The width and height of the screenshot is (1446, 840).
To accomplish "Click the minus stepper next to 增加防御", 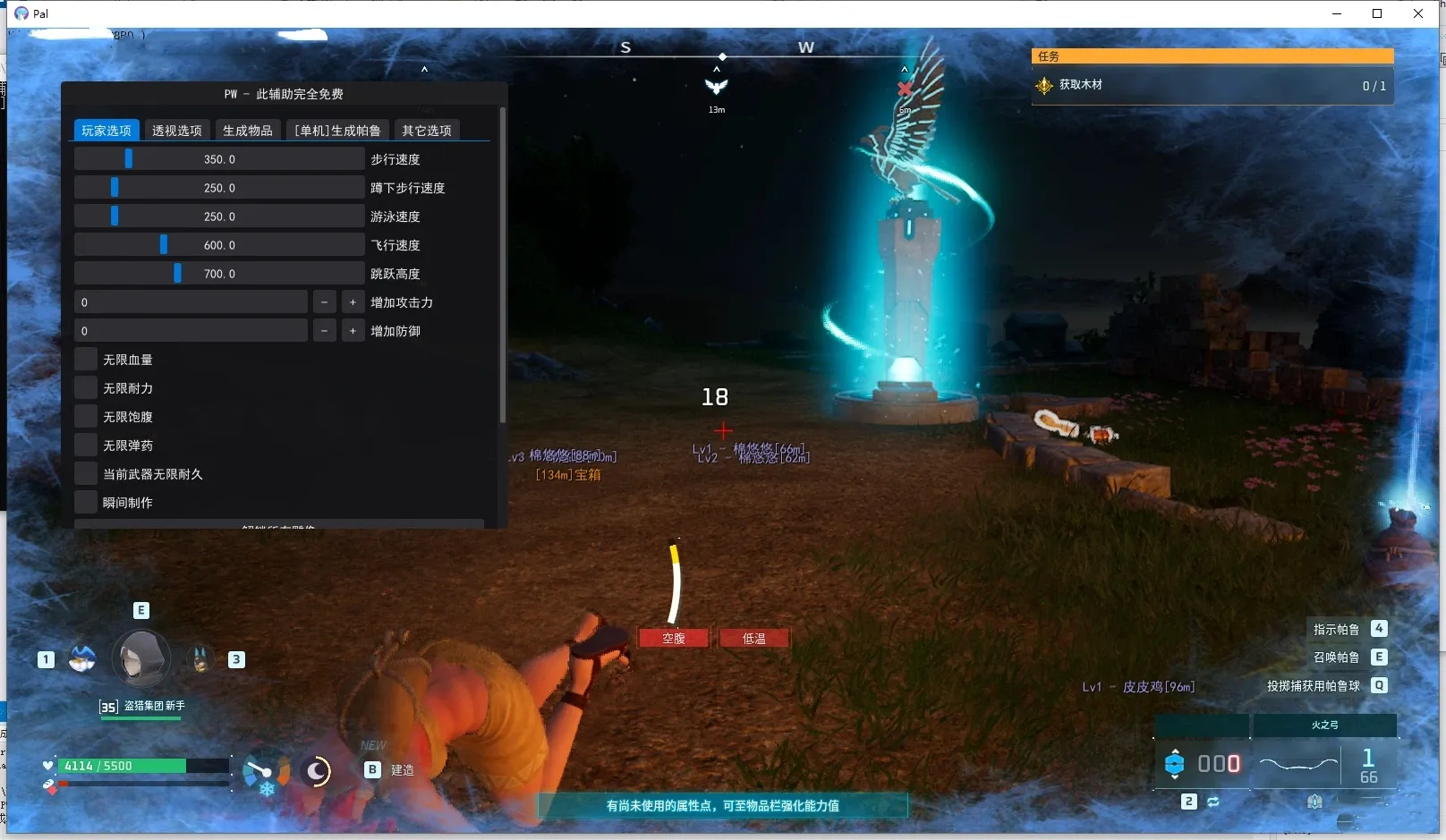I will coord(324,330).
